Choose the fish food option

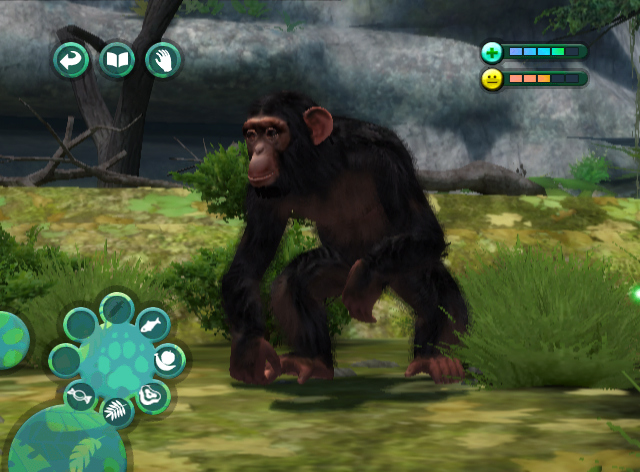(x=151, y=324)
